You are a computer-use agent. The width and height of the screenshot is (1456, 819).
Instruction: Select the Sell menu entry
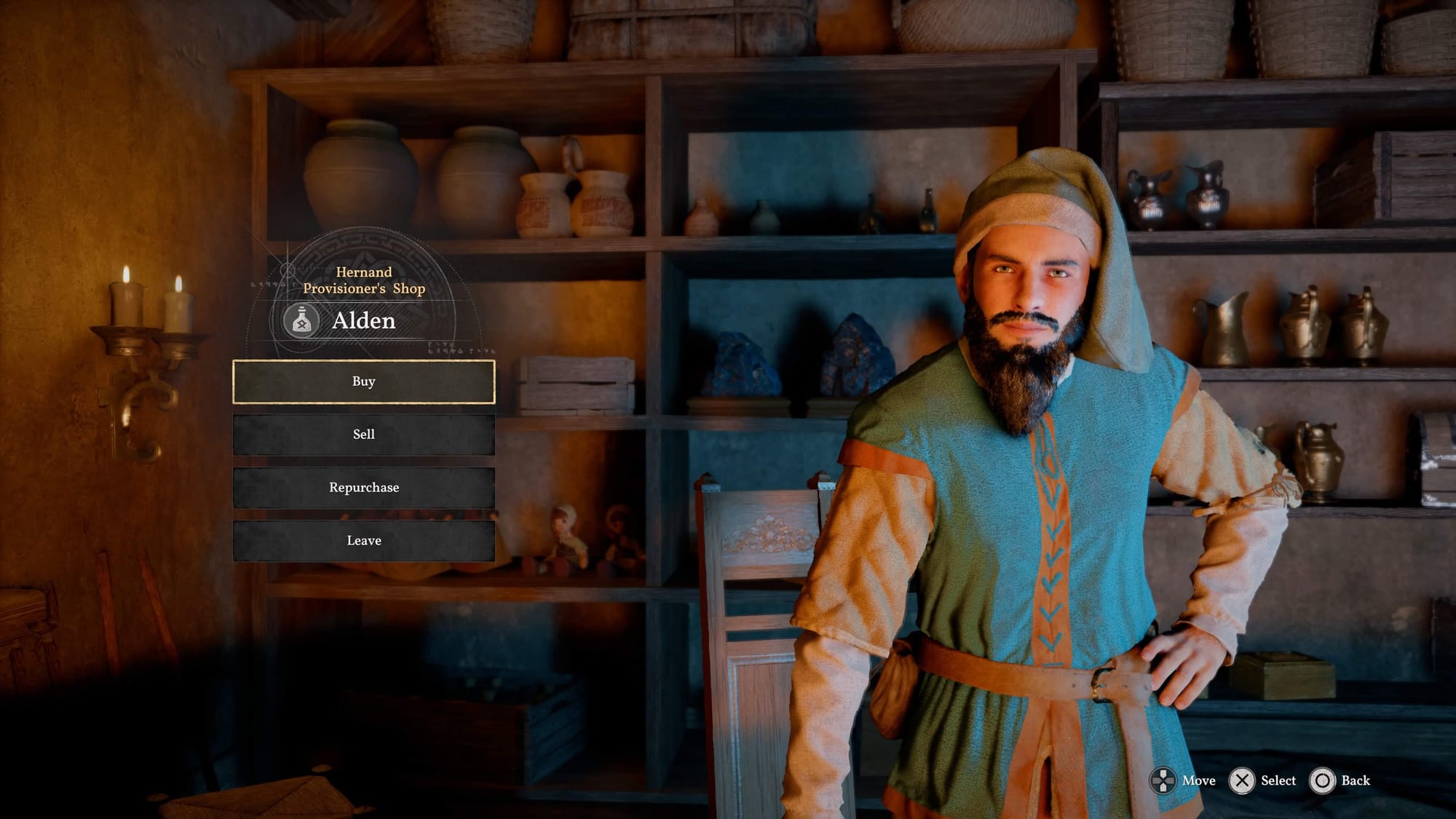pos(363,435)
